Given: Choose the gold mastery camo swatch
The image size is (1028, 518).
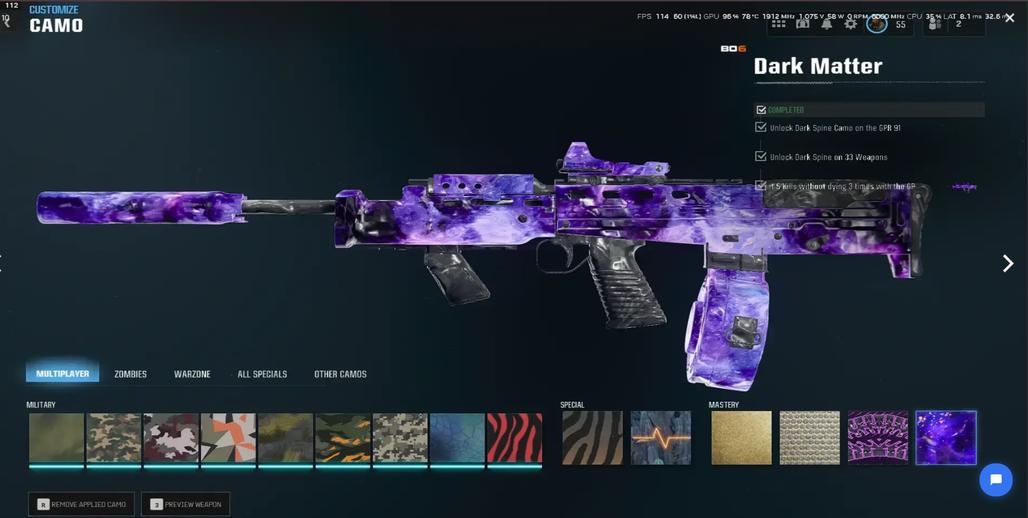Looking at the screenshot, I should [x=741, y=438].
